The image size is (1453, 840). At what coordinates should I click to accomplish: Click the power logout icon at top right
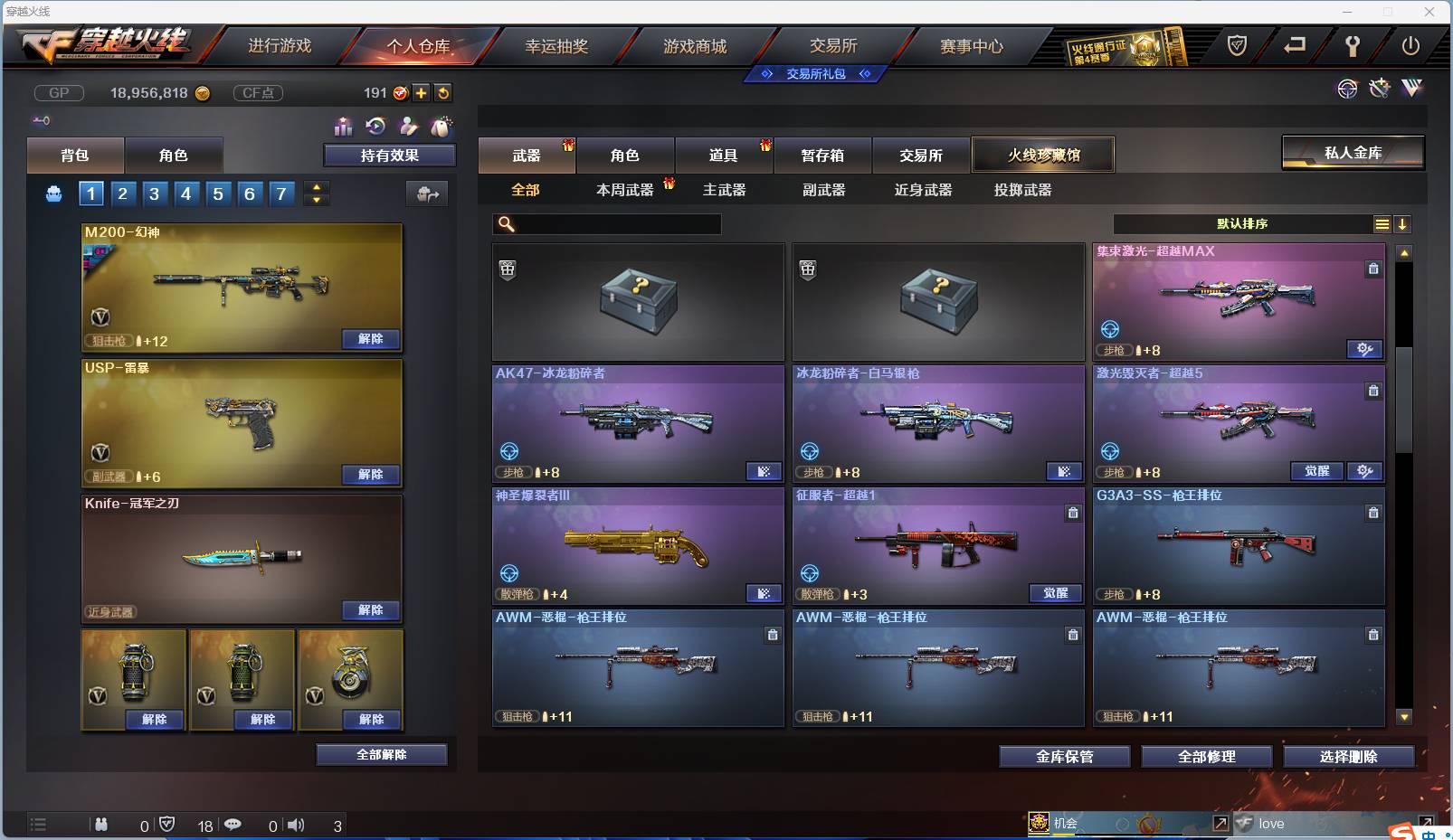1409,43
